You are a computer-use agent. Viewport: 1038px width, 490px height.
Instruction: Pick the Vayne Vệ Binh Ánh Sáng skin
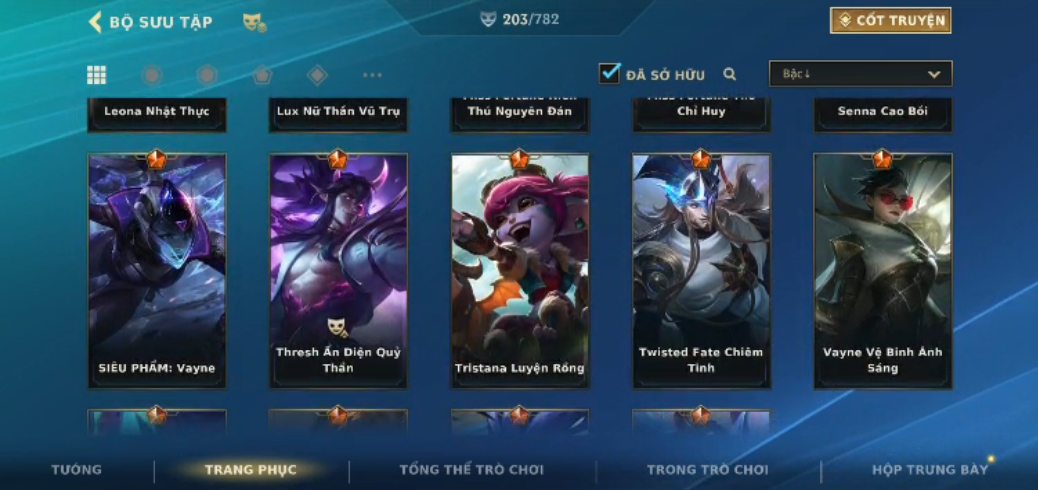(x=882, y=270)
